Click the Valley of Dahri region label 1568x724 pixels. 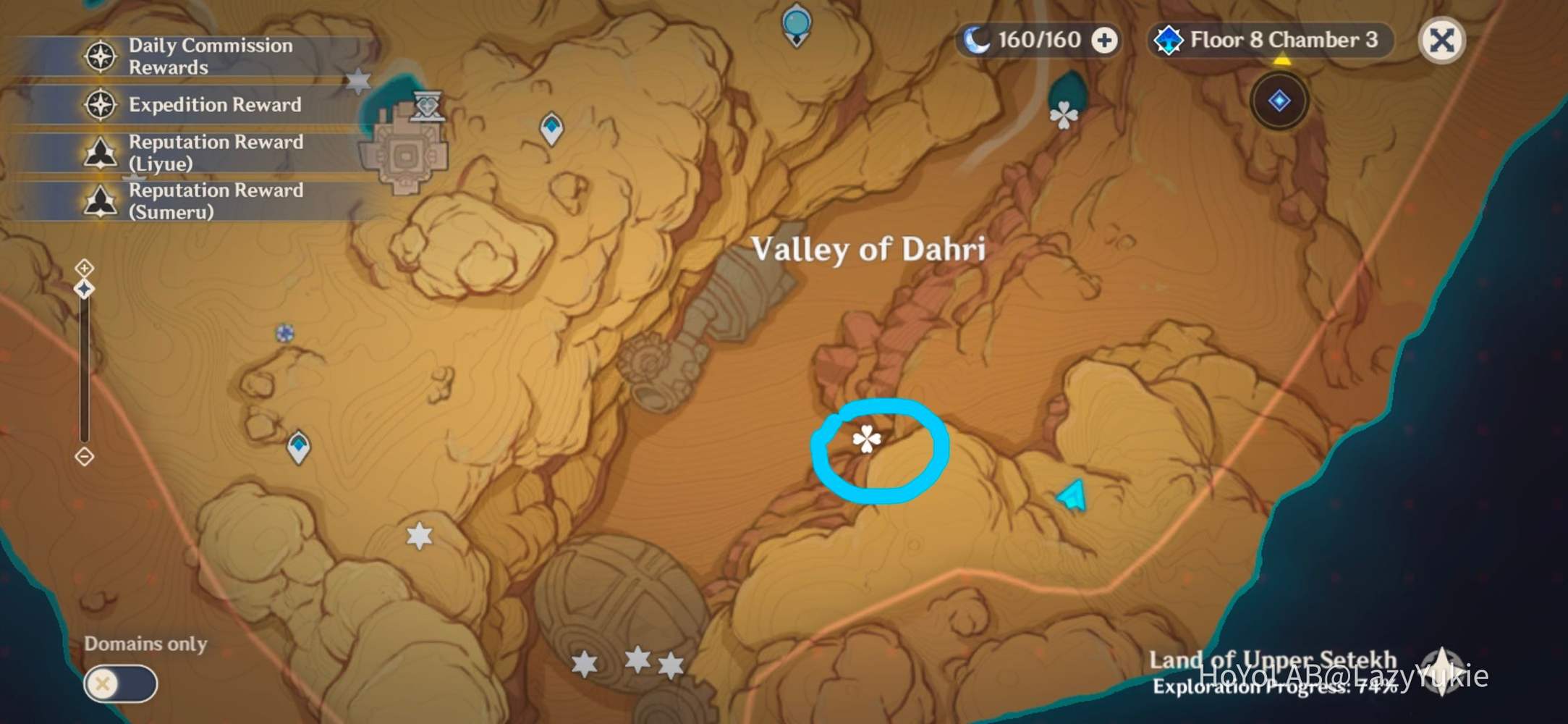(x=869, y=247)
